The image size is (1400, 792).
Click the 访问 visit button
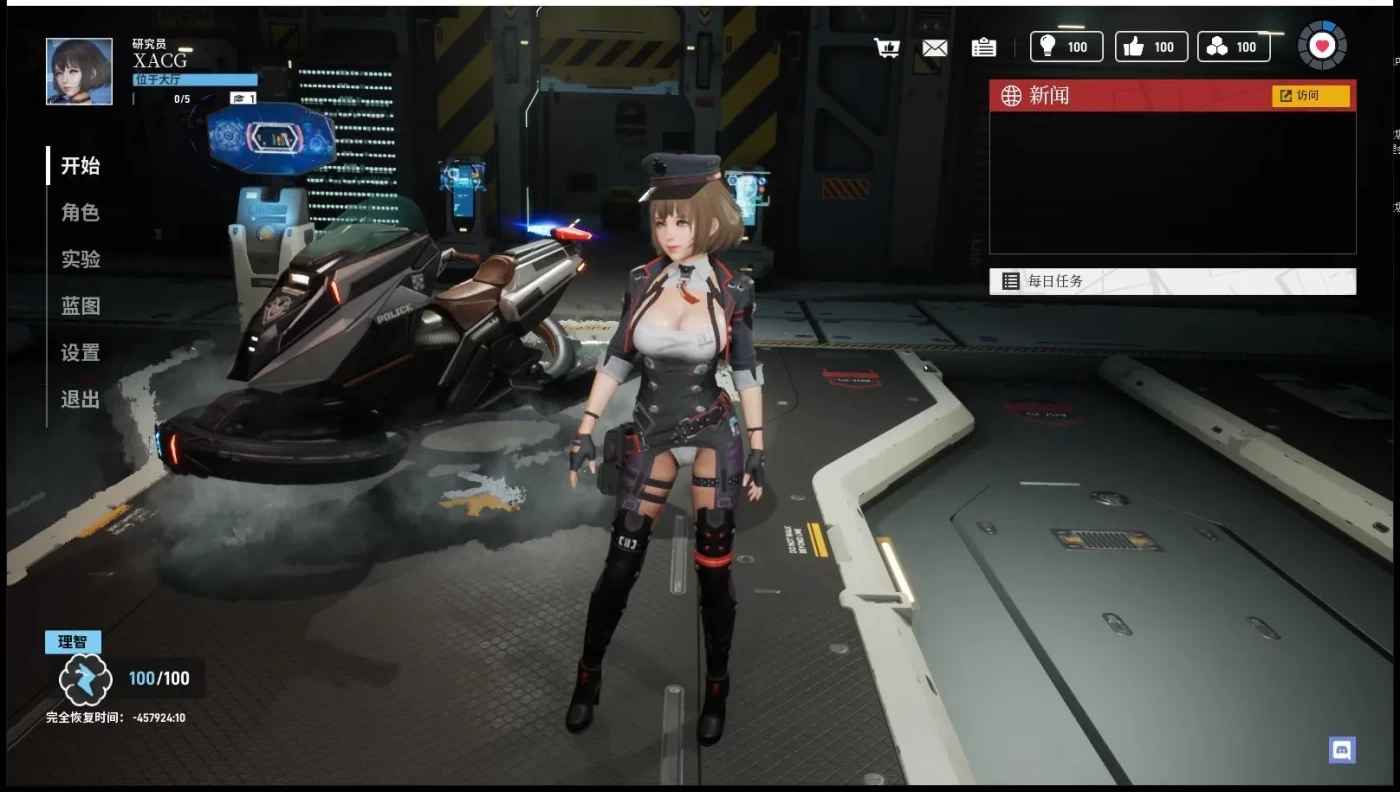click(x=1310, y=96)
